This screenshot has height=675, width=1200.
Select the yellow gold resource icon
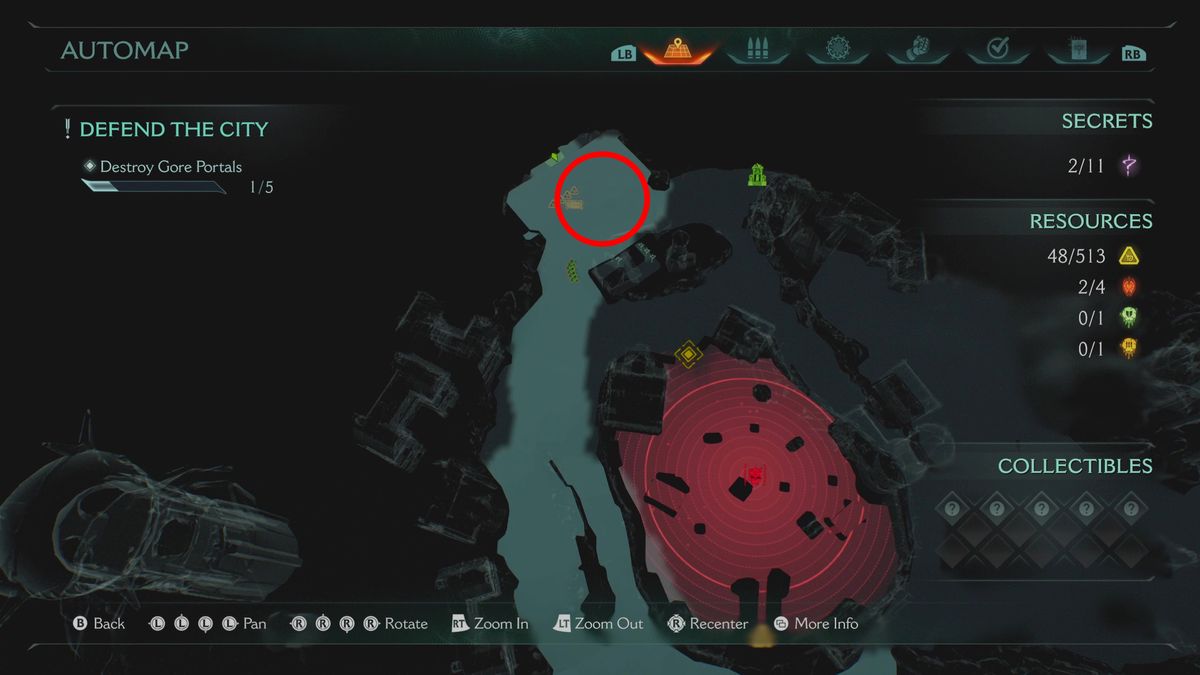click(1129, 257)
